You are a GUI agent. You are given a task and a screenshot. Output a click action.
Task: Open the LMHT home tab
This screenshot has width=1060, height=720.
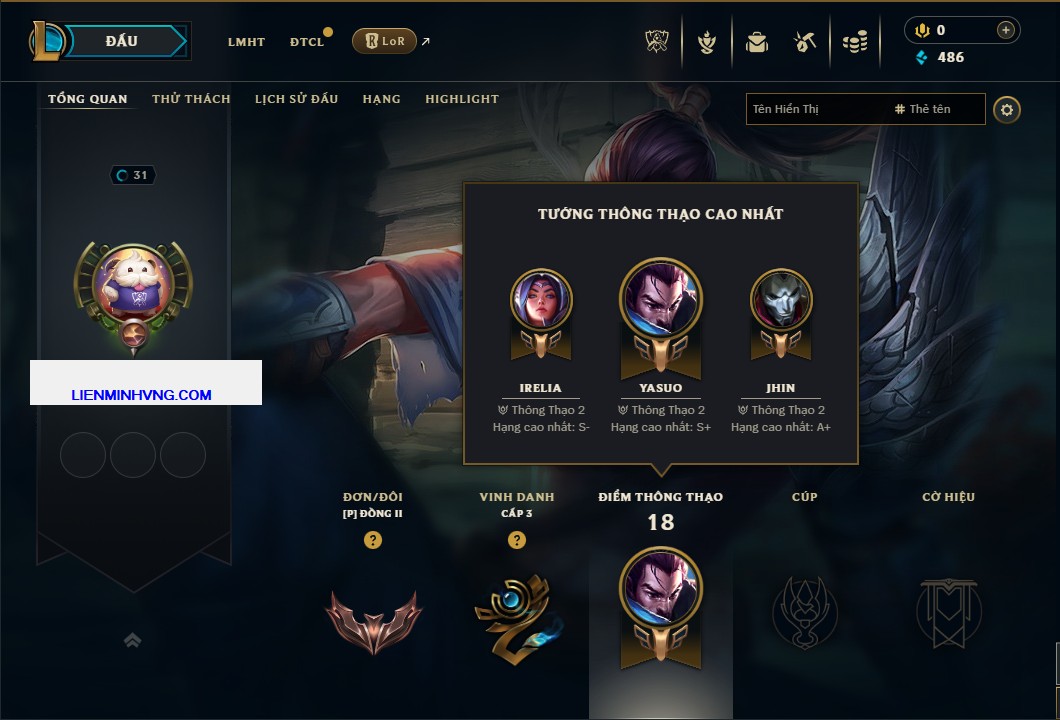coord(246,42)
